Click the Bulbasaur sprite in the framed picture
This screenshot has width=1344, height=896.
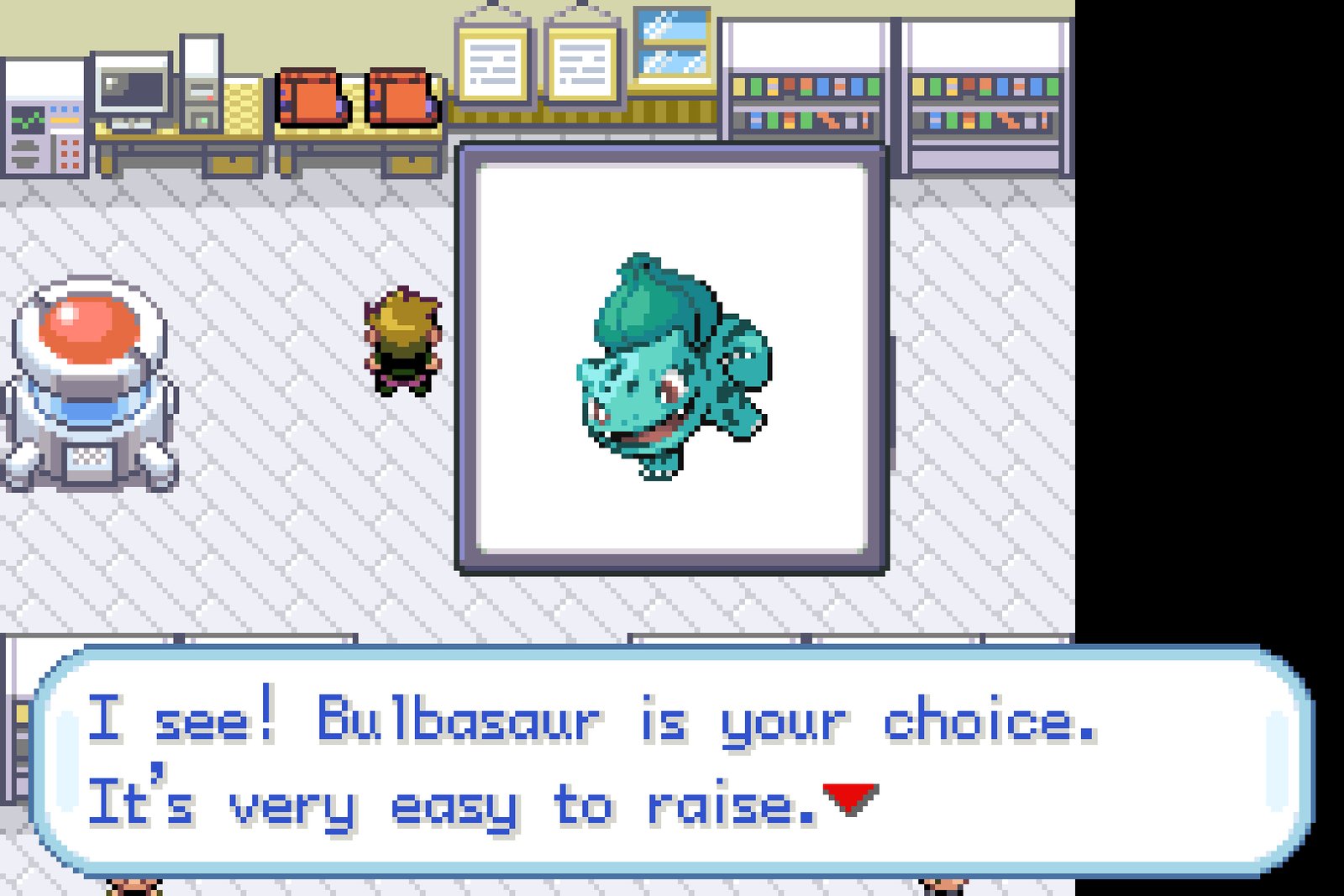[x=668, y=369]
